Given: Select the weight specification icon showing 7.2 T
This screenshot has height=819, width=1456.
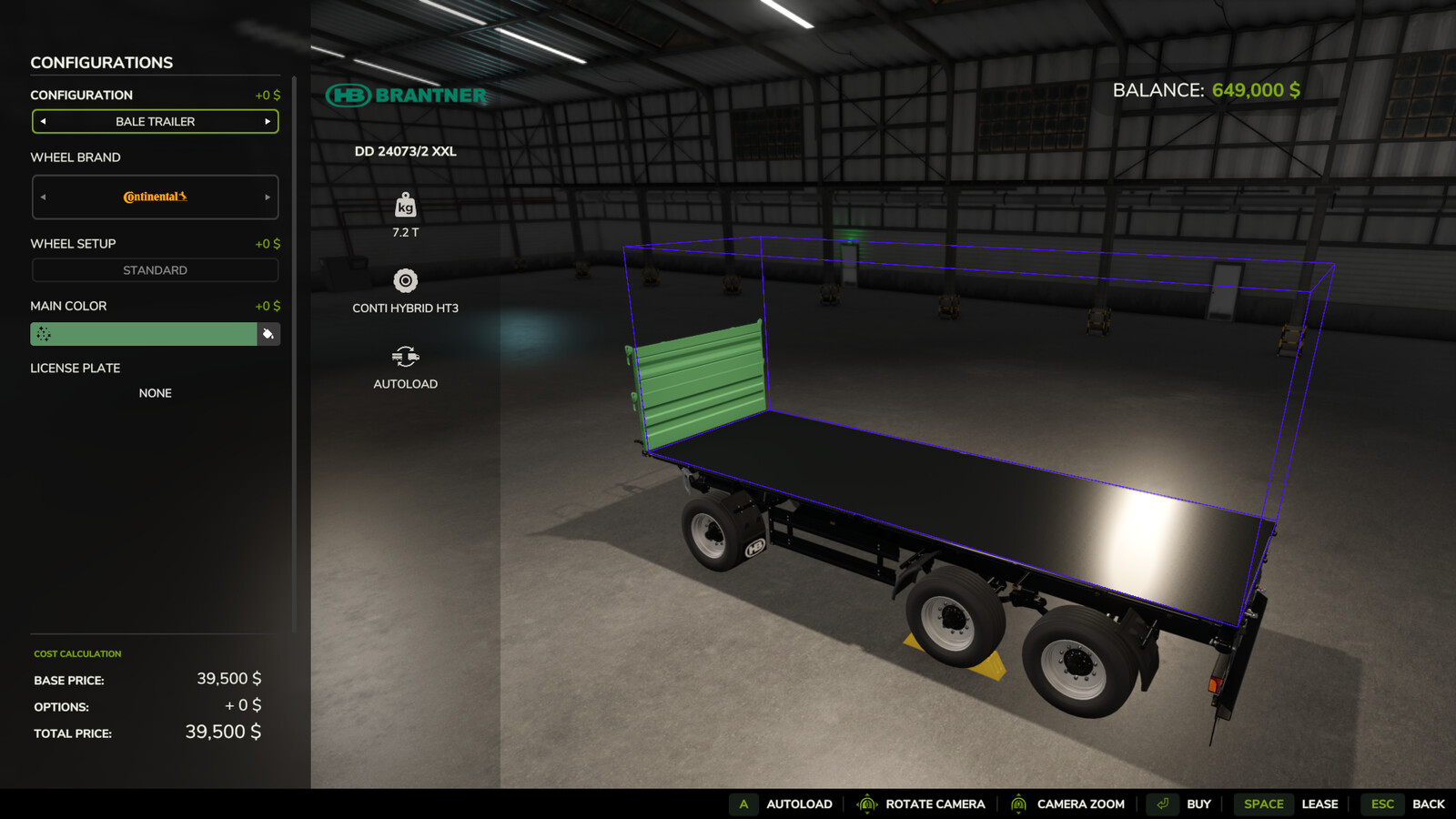Looking at the screenshot, I should (405, 206).
